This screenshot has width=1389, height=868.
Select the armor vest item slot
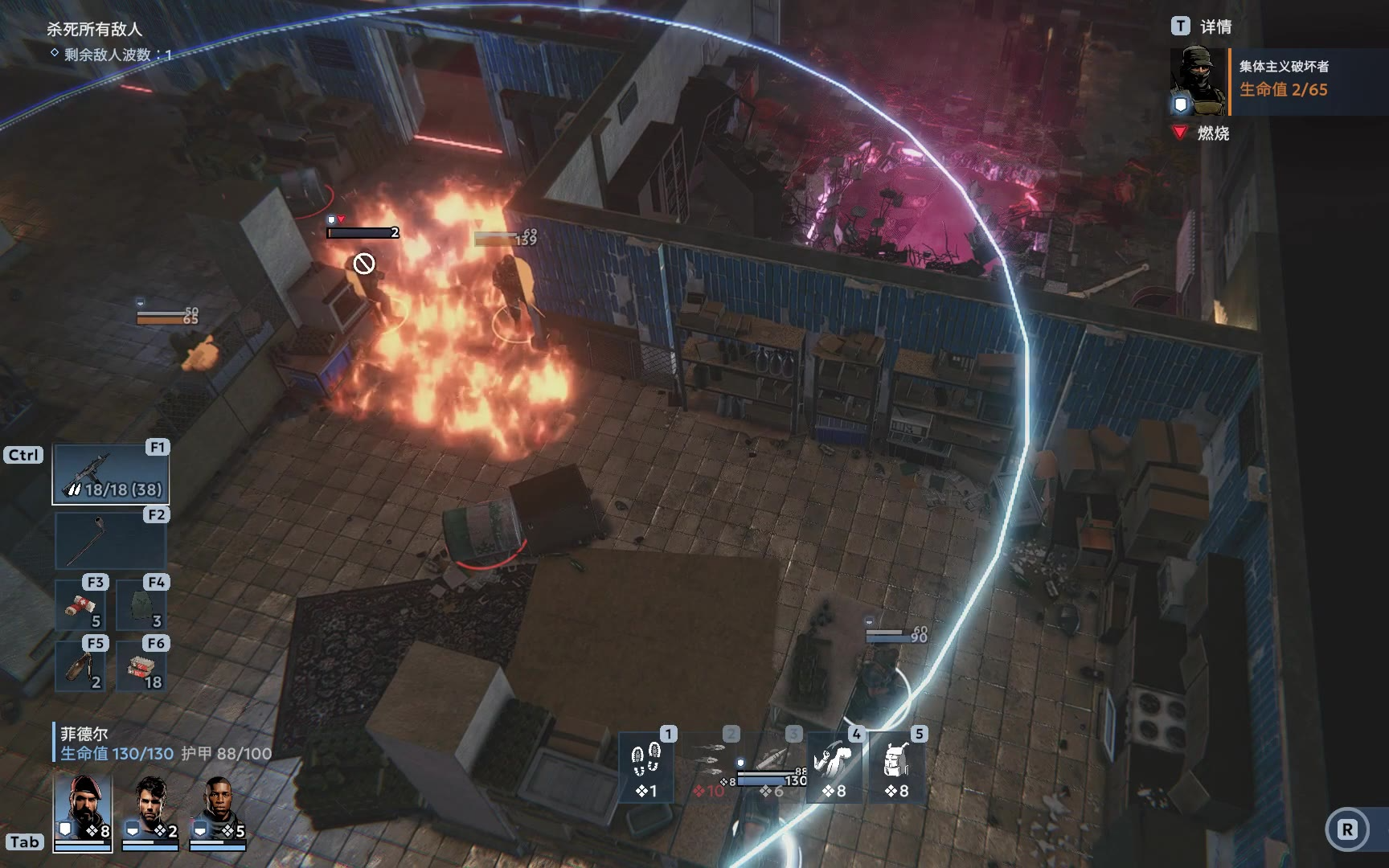pyautogui.click(x=141, y=605)
